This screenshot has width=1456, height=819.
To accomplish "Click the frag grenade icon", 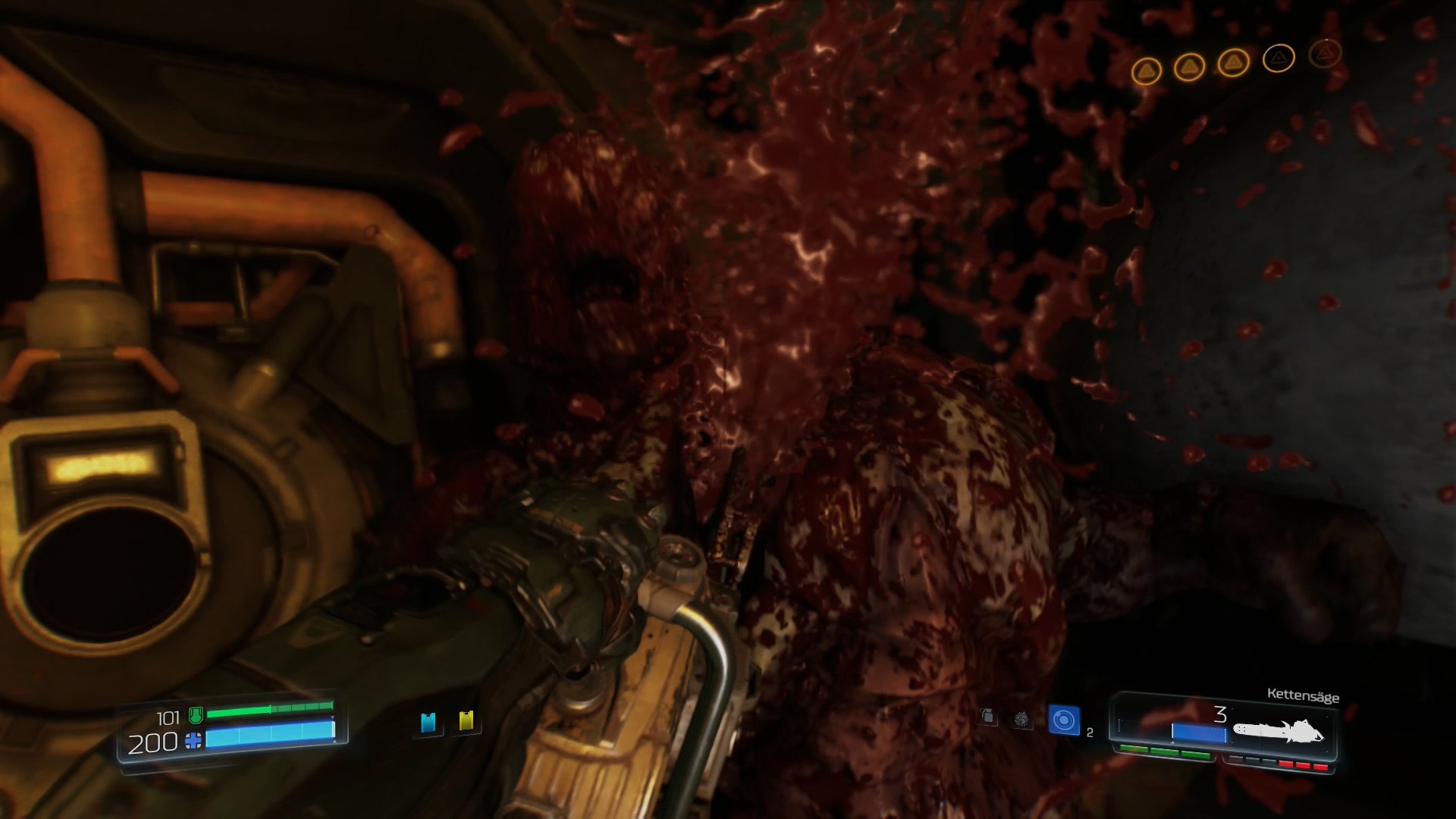I will 988,717.
